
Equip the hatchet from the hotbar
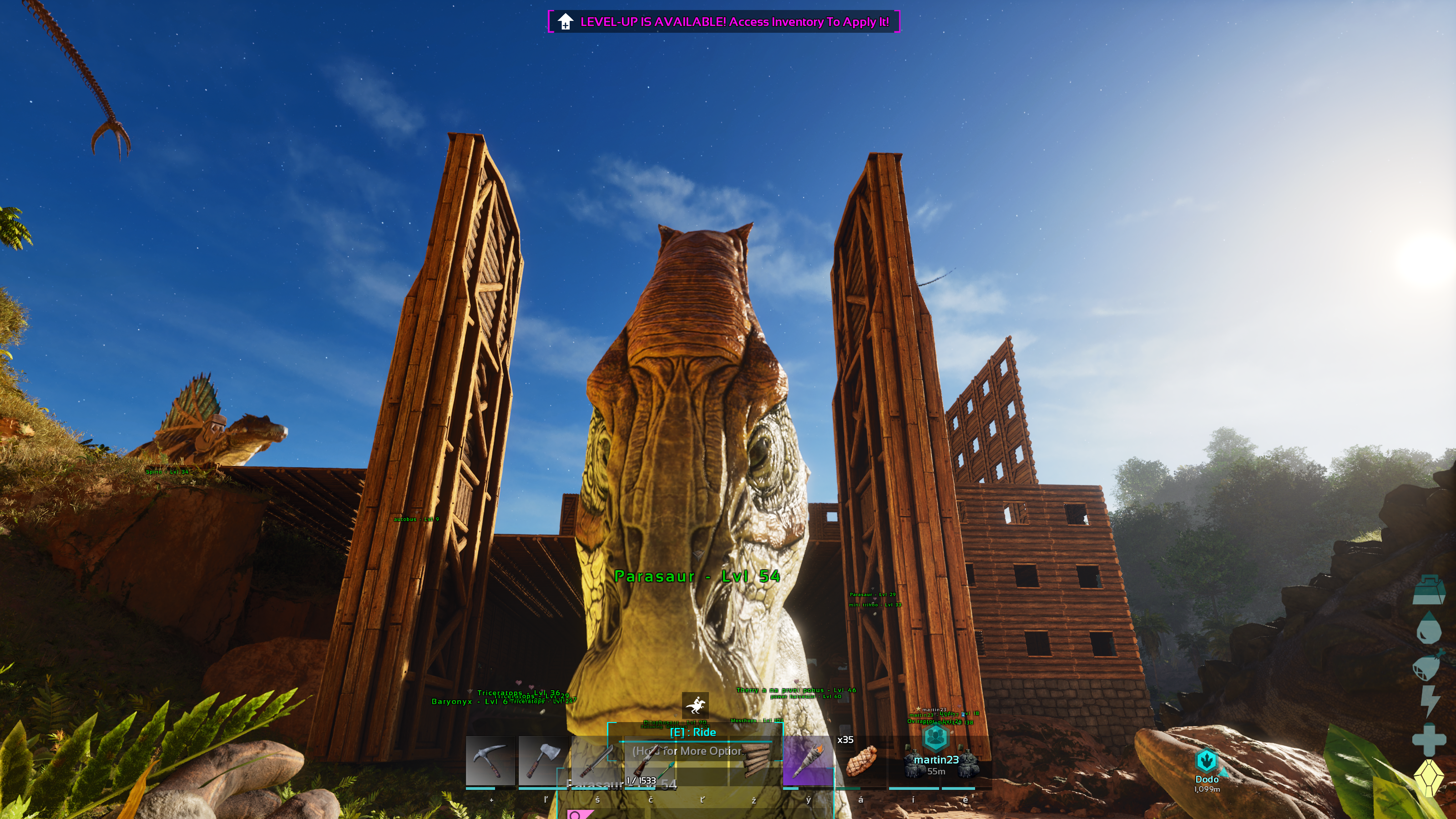click(x=543, y=761)
